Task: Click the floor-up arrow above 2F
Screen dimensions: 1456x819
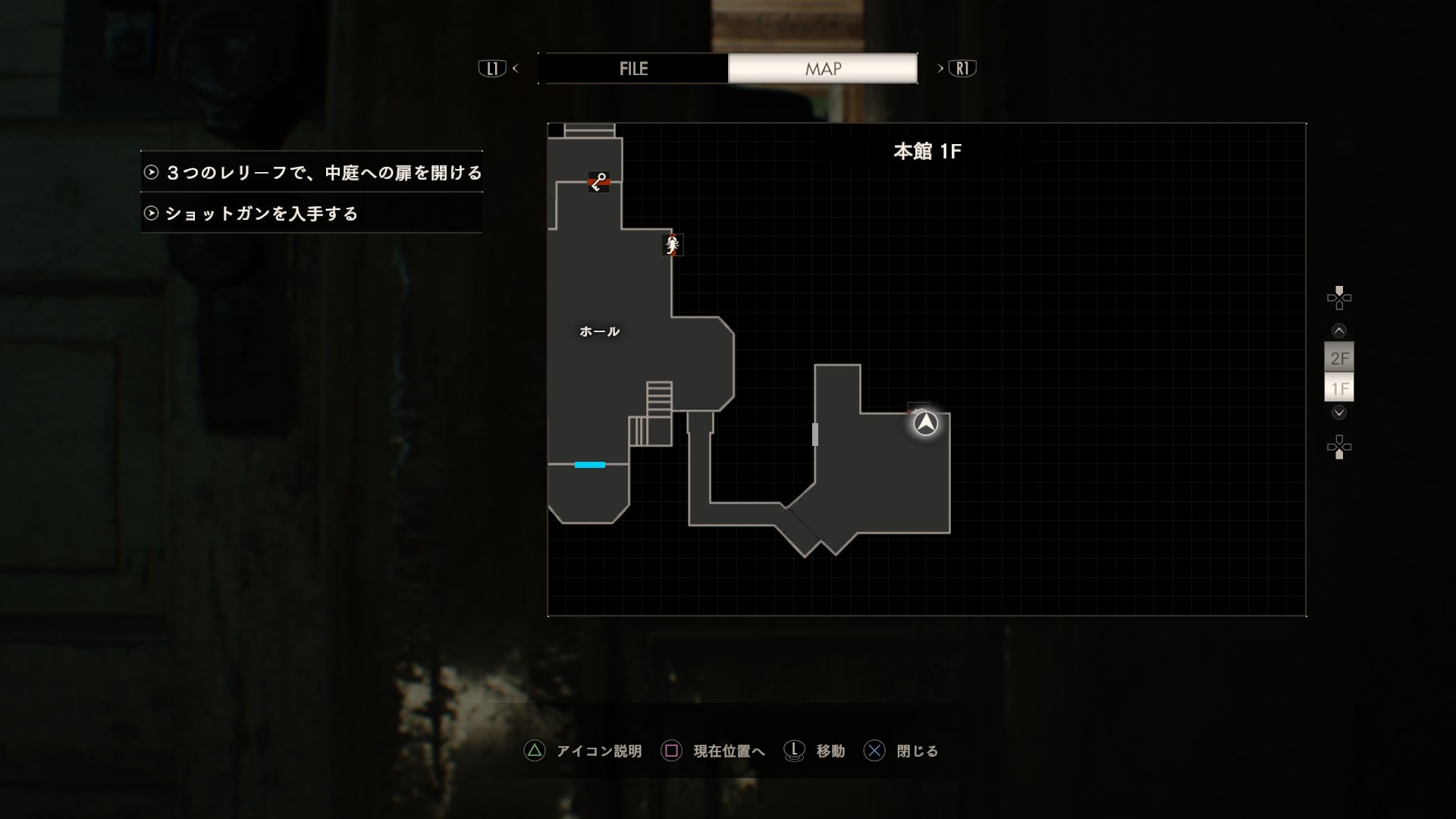Action: pos(1339,331)
